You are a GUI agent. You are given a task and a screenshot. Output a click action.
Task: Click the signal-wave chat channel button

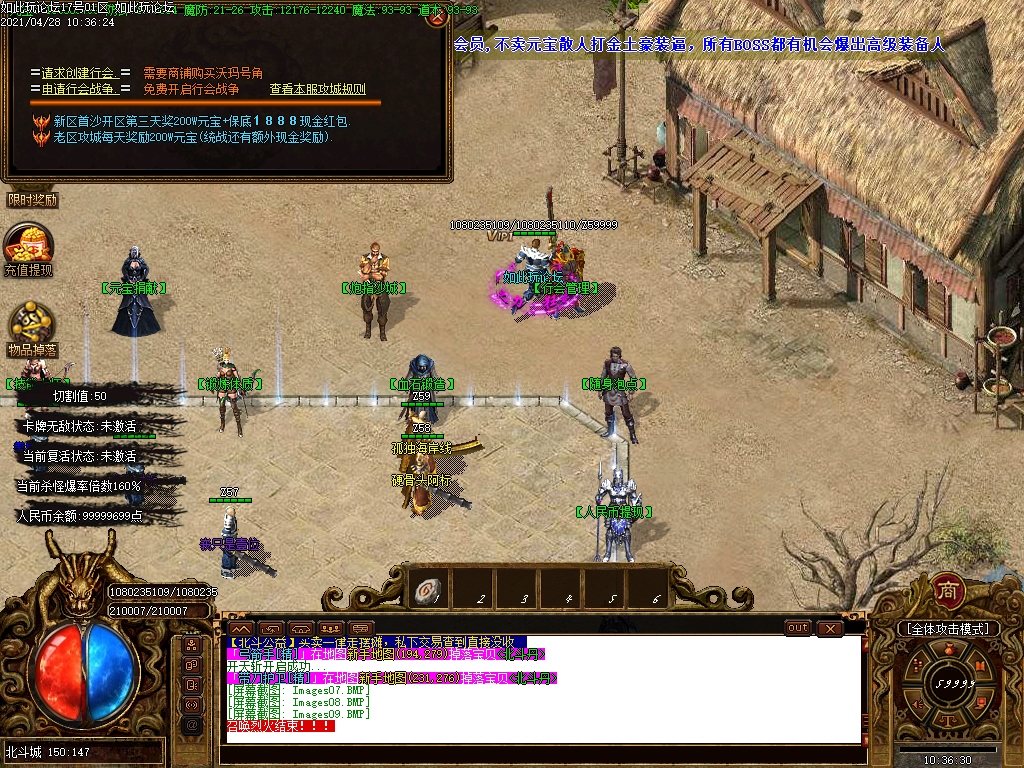(x=191, y=703)
